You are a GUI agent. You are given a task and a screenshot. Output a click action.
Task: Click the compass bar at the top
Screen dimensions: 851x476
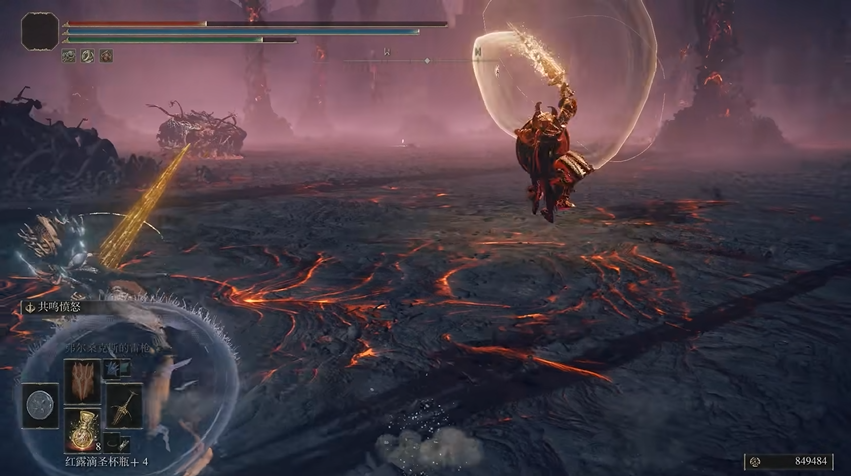(x=427, y=60)
